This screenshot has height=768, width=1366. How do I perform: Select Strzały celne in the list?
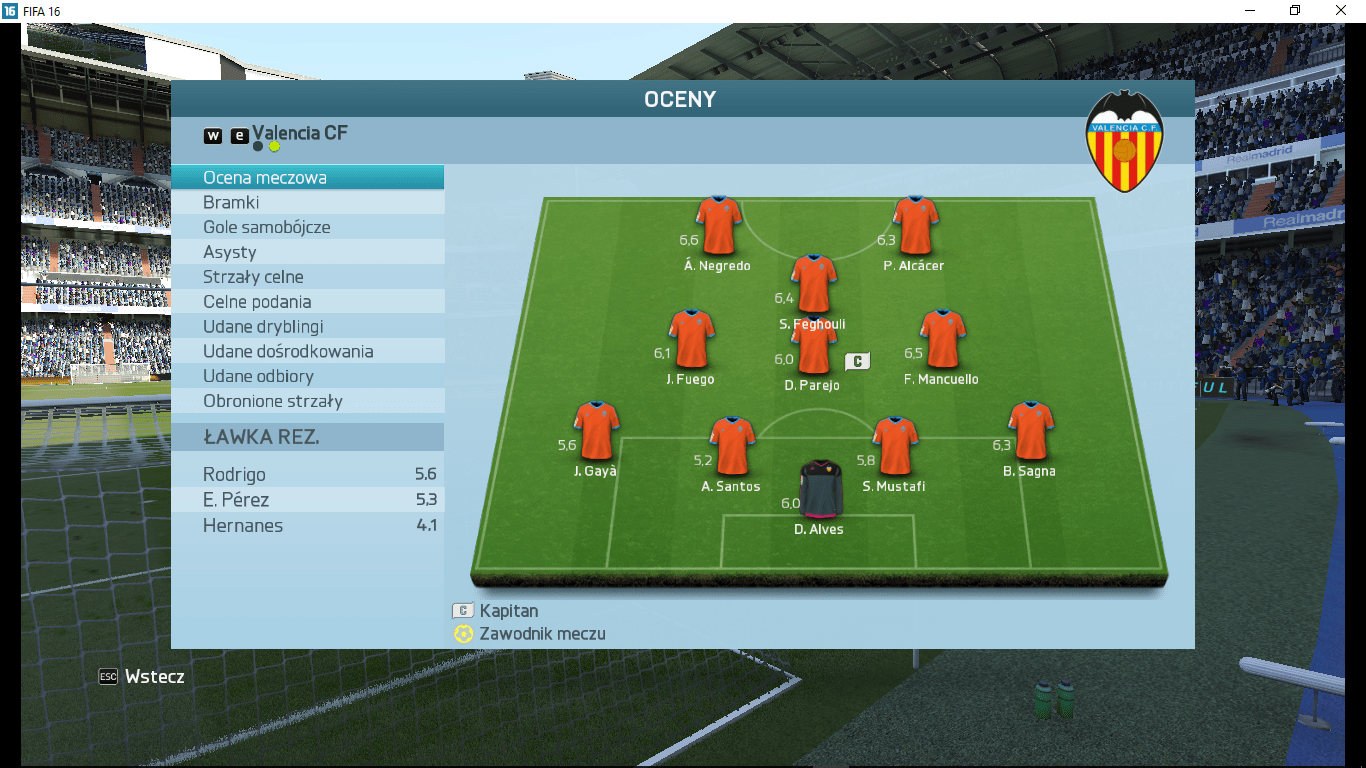point(307,277)
